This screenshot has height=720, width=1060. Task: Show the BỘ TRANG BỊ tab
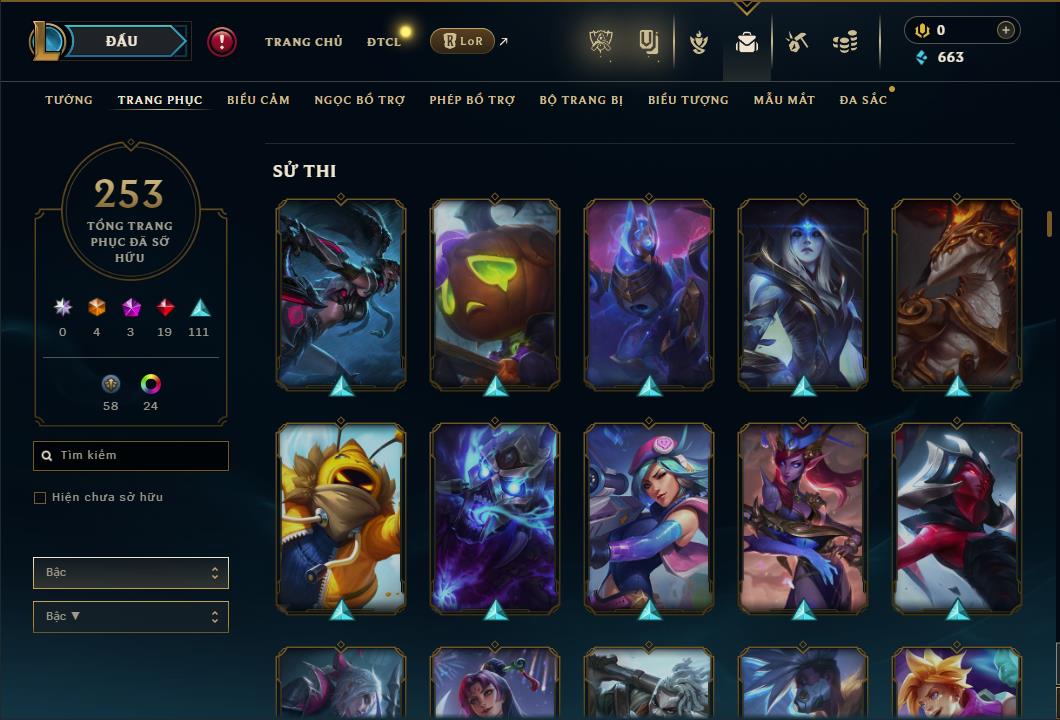(x=581, y=100)
